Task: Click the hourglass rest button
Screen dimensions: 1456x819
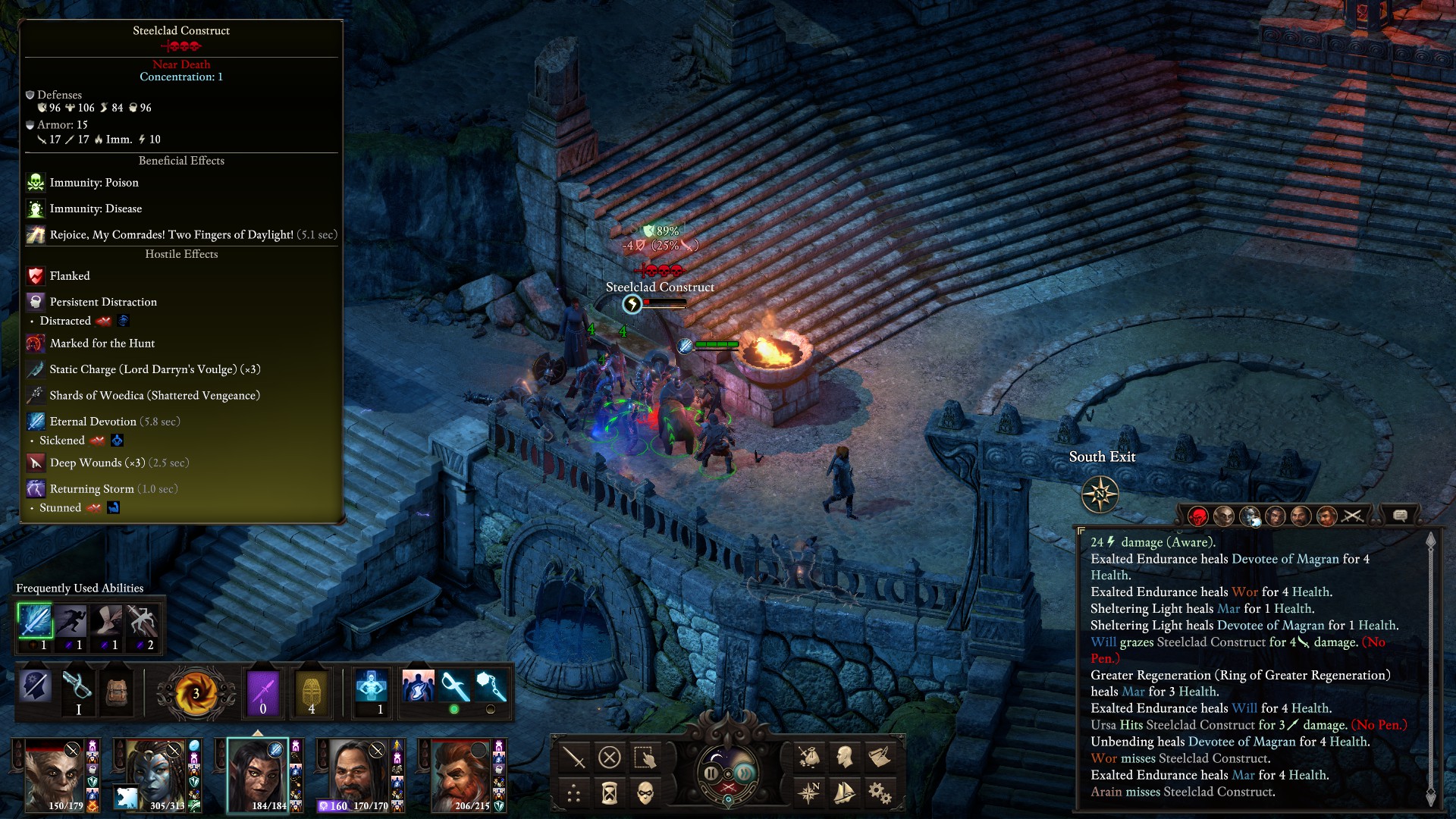Action: click(610, 793)
